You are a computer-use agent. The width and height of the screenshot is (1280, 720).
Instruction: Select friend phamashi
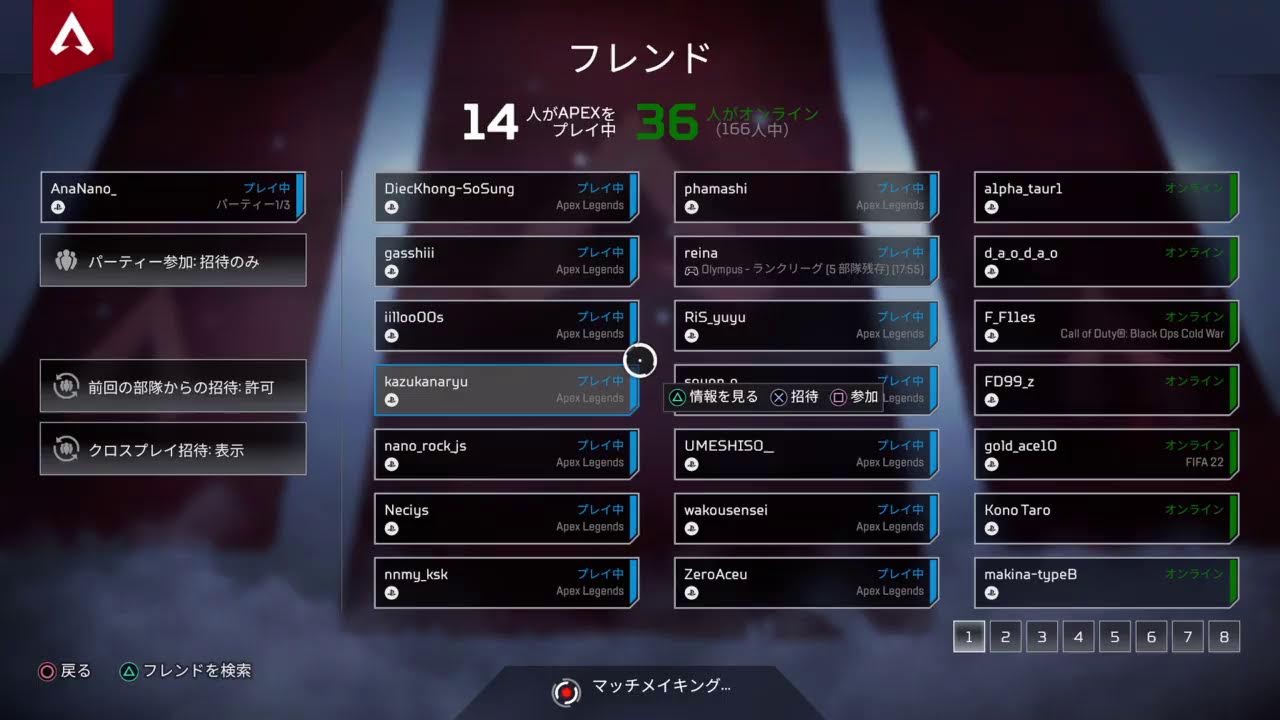pos(806,197)
